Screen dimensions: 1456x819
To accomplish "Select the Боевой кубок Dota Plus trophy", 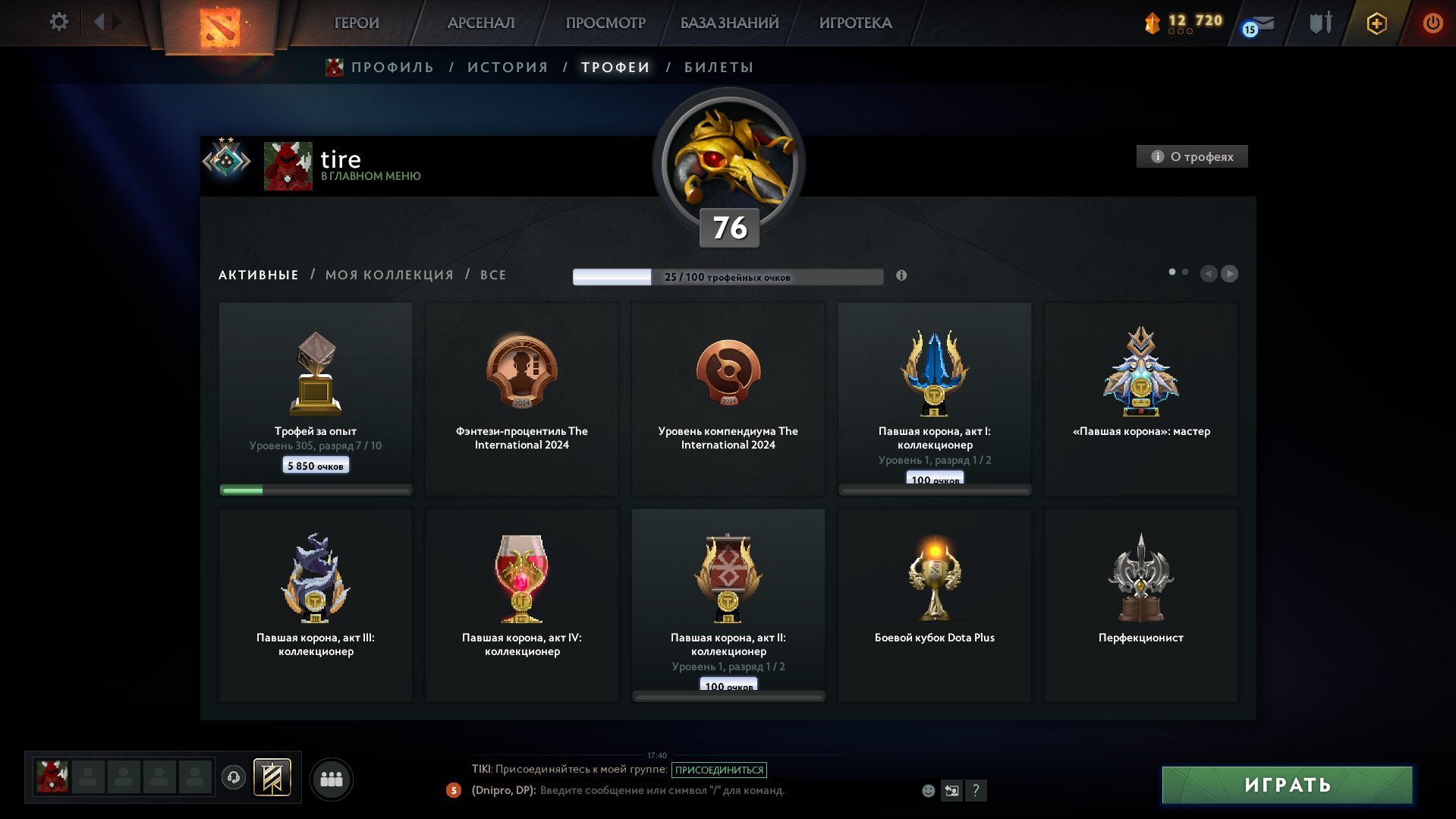I will pos(934,605).
